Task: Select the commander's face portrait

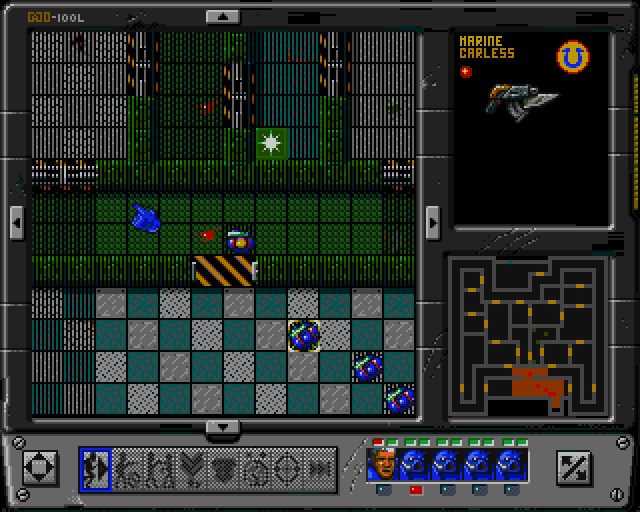Action: point(383,463)
